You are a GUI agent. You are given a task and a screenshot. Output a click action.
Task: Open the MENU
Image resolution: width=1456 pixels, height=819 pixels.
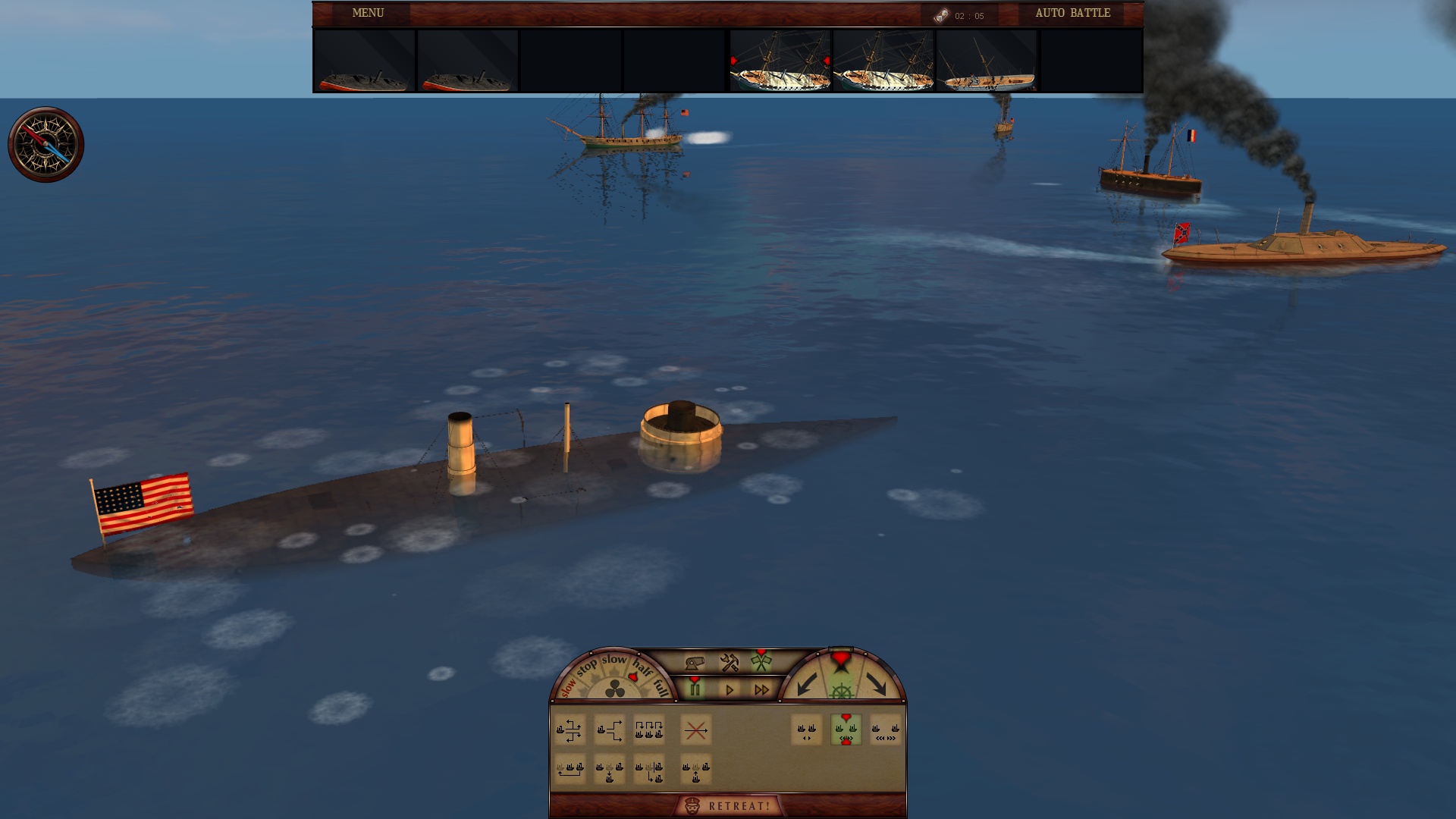click(x=366, y=13)
